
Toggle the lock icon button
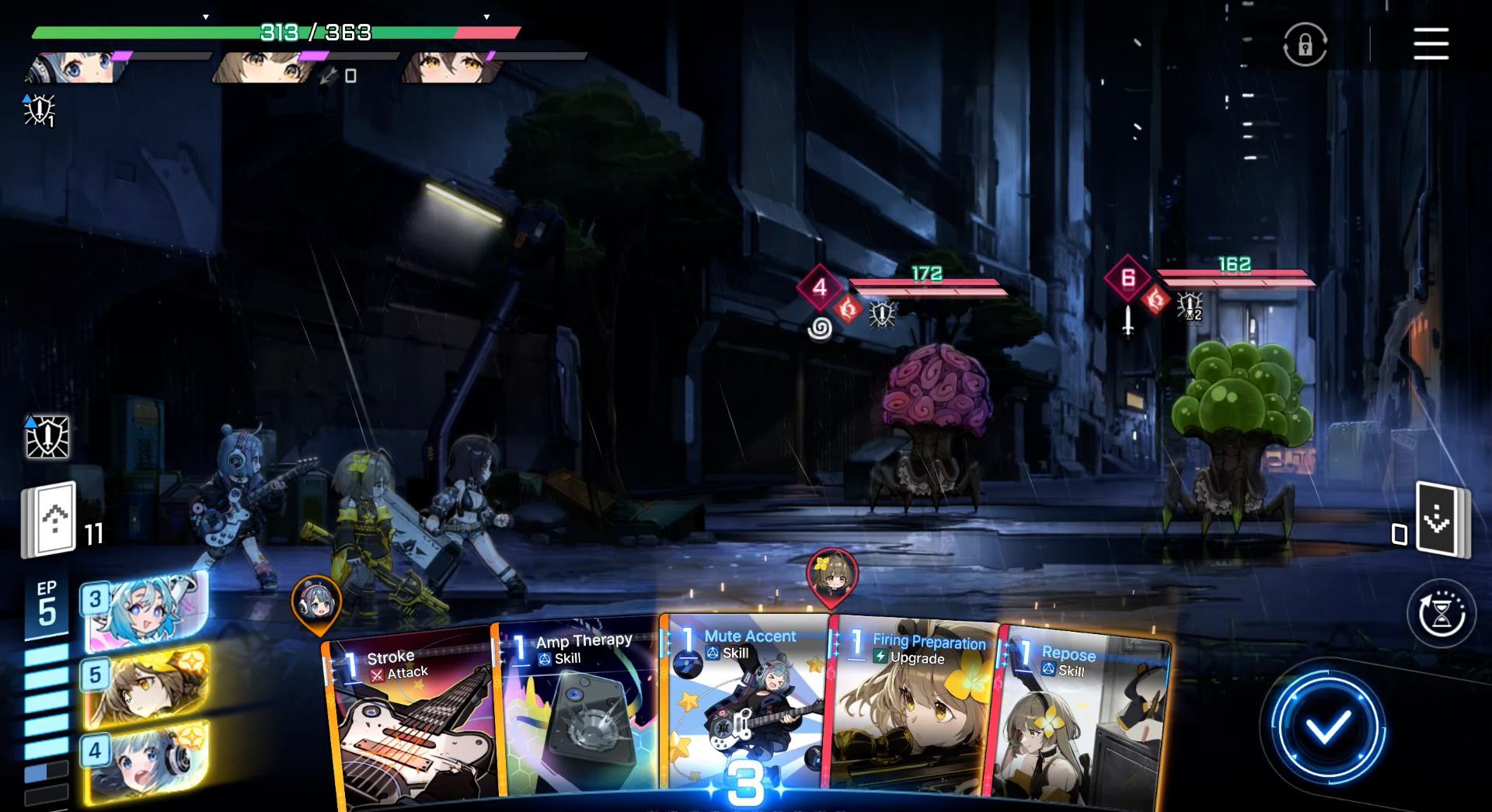[1305, 45]
